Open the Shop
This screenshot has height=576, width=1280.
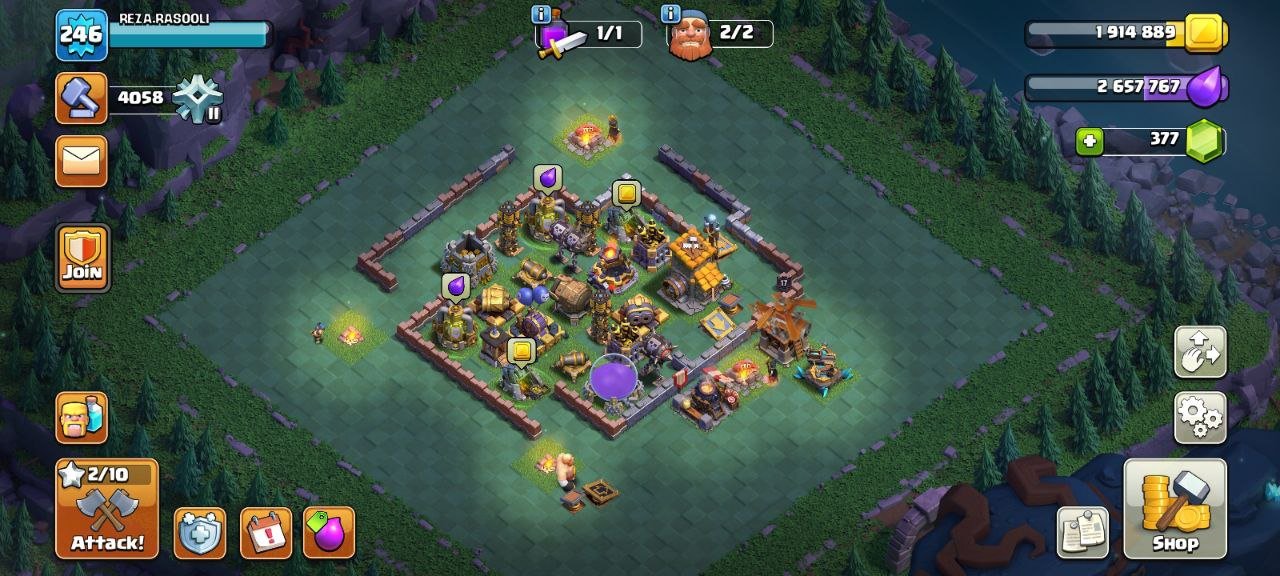pos(1175,508)
